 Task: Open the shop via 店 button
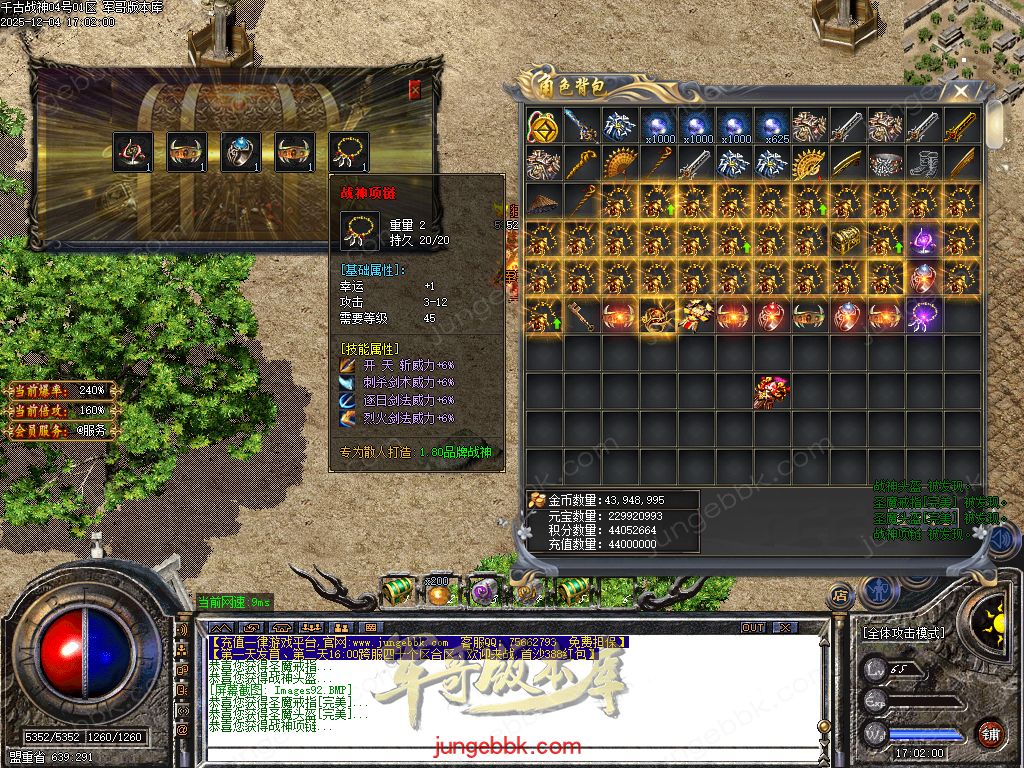coord(840,596)
